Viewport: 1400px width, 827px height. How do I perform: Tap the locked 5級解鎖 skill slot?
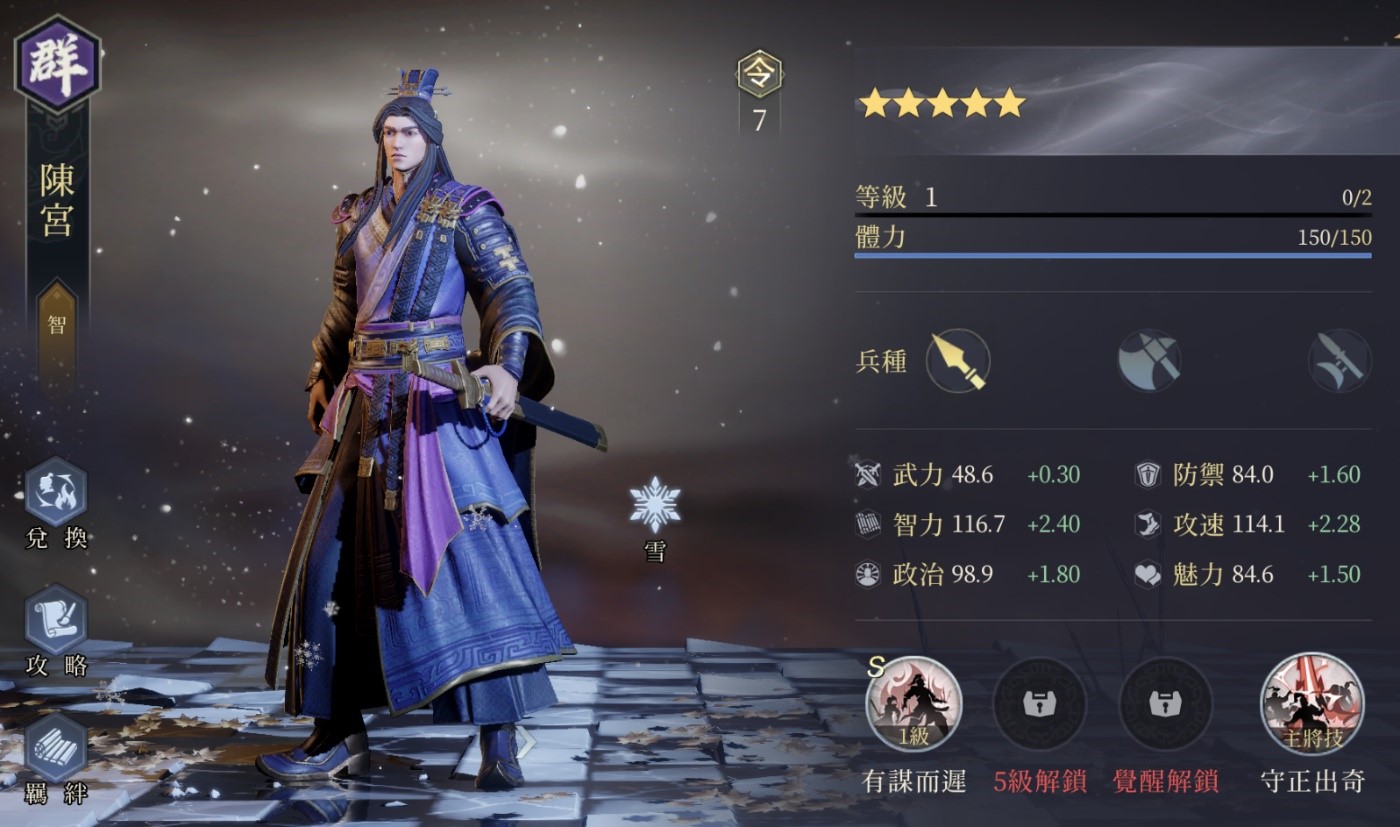[1039, 705]
